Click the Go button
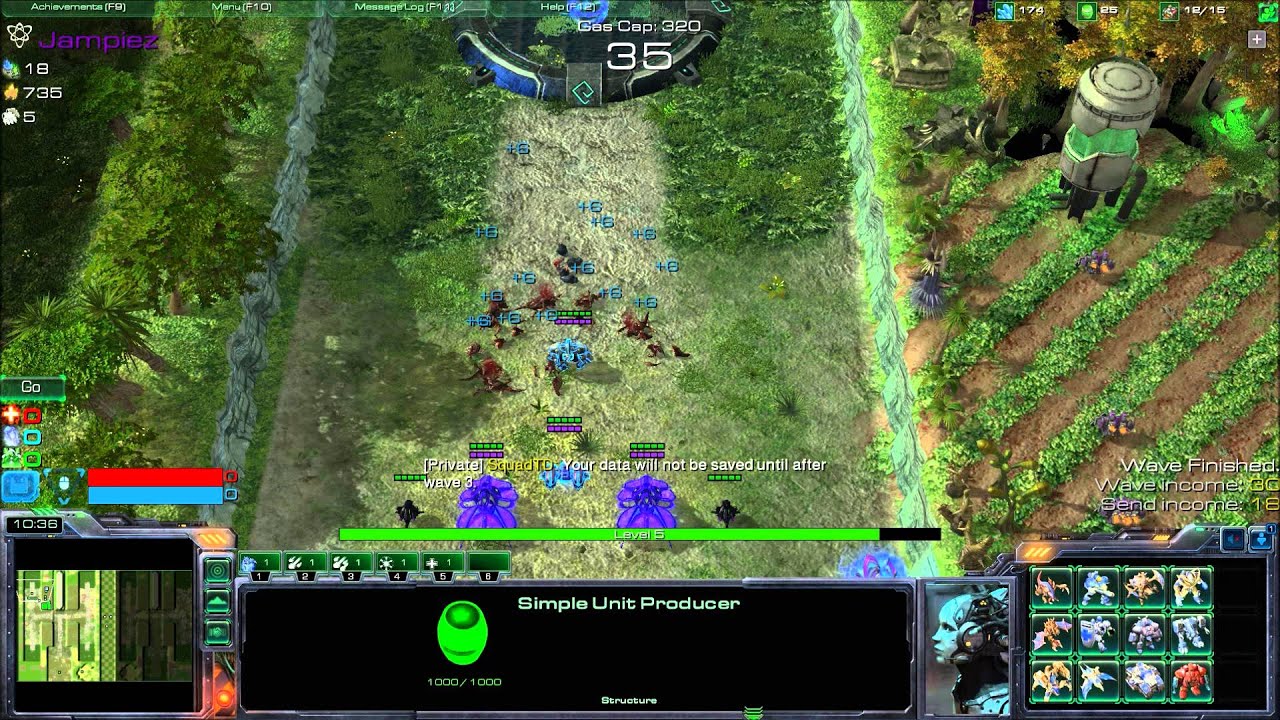This screenshot has width=1280, height=720. (x=31, y=387)
